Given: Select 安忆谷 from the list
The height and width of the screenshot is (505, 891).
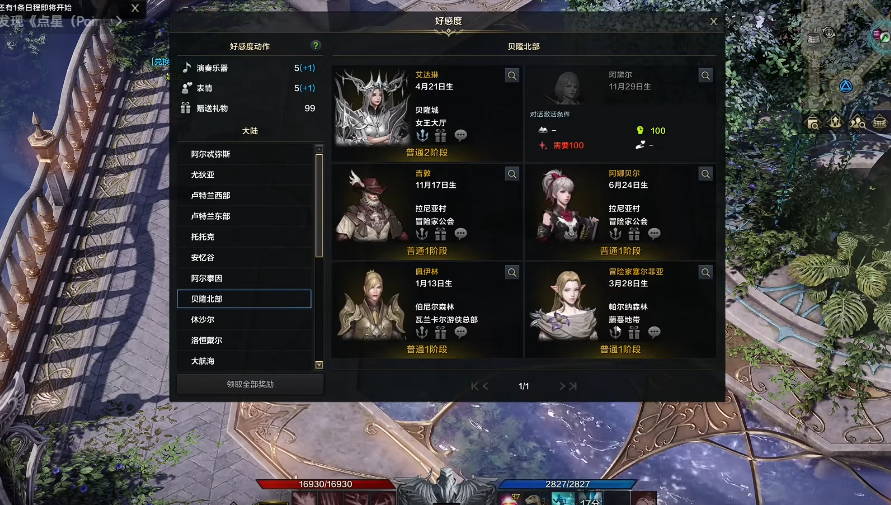Looking at the screenshot, I should point(244,258).
